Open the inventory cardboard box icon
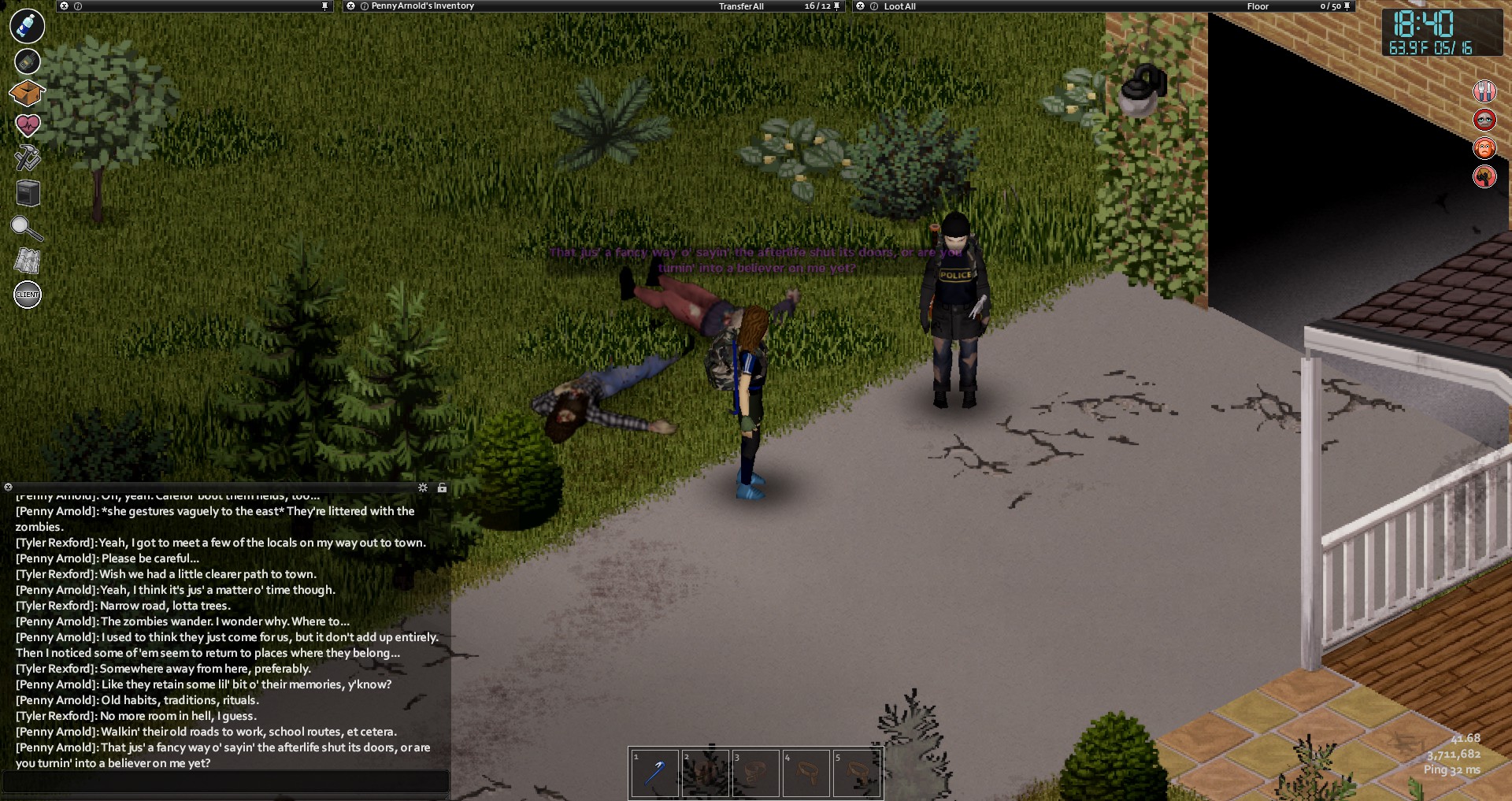The image size is (1512, 801). (x=27, y=93)
